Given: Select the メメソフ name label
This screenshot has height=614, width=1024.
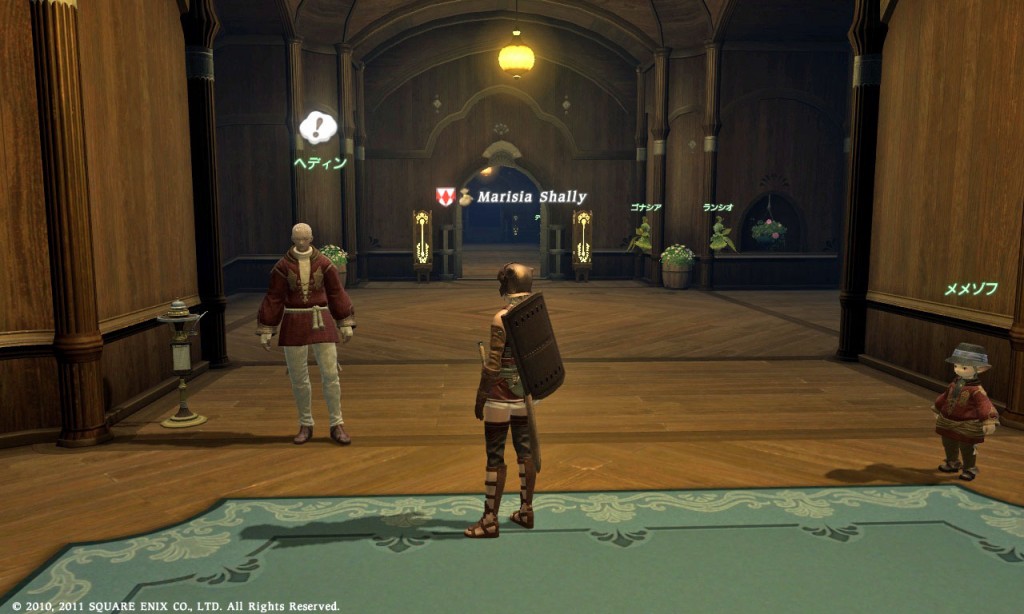Looking at the screenshot, I should point(971,289).
